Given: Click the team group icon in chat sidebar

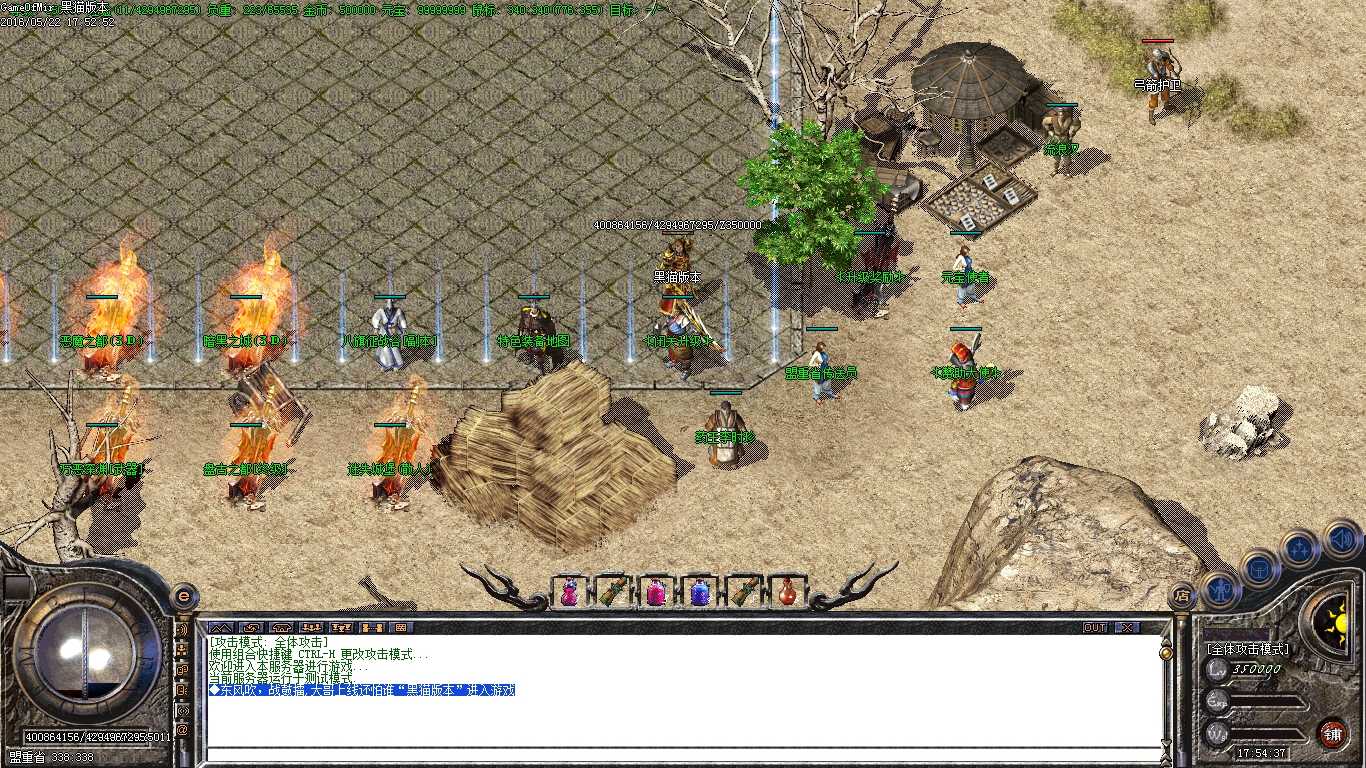Looking at the screenshot, I should coord(182,649).
